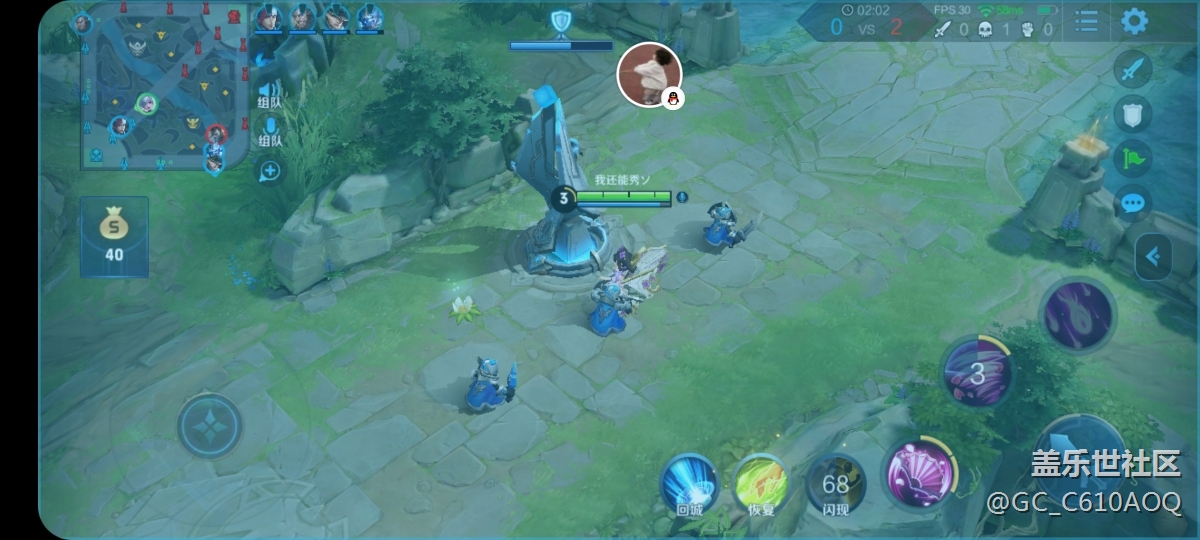The image size is (1200, 540).
Task: Tap the player avatar with QQ badge
Action: (x=650, y=74)
